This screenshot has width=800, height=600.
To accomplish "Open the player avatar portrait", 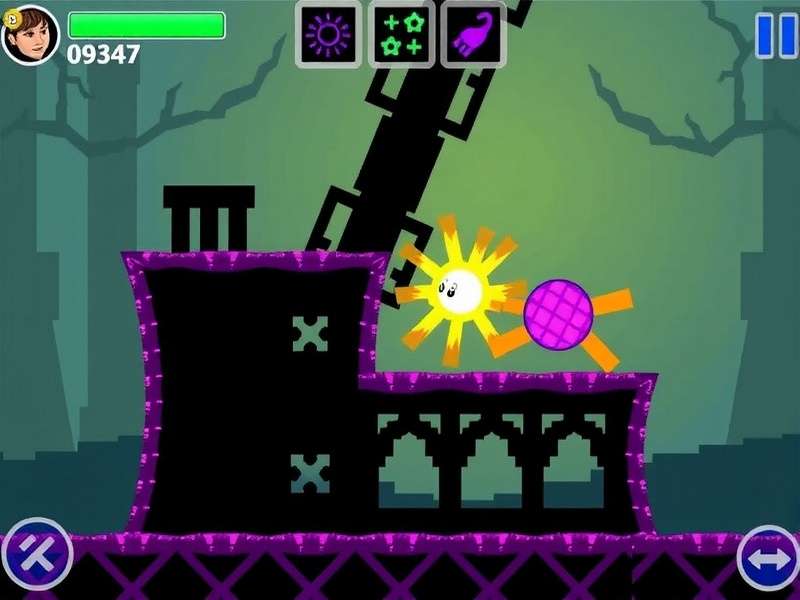I will pos(30,35).
